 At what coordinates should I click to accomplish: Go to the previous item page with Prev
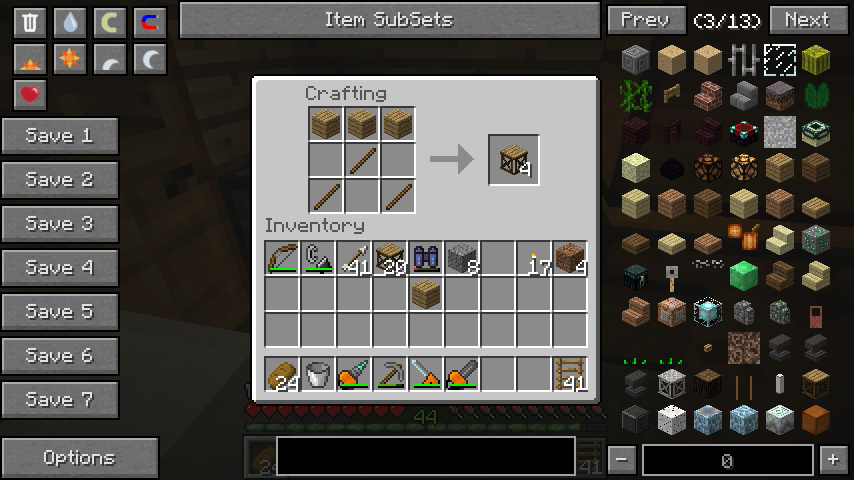(x=645, y=20)
